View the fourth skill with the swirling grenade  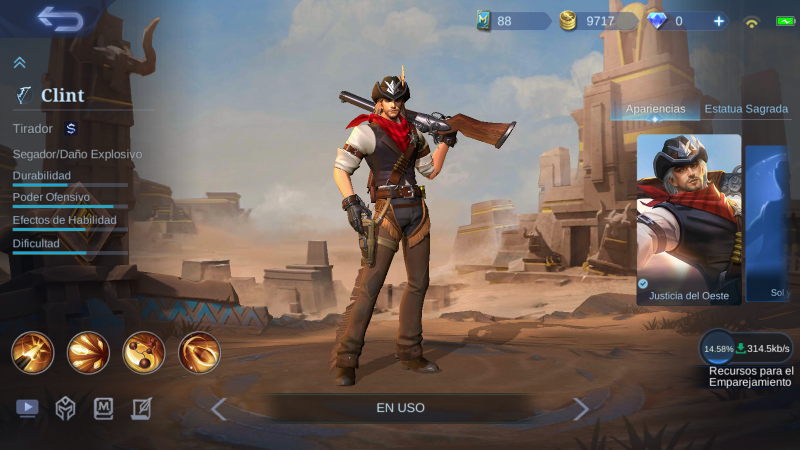point(199,352)
